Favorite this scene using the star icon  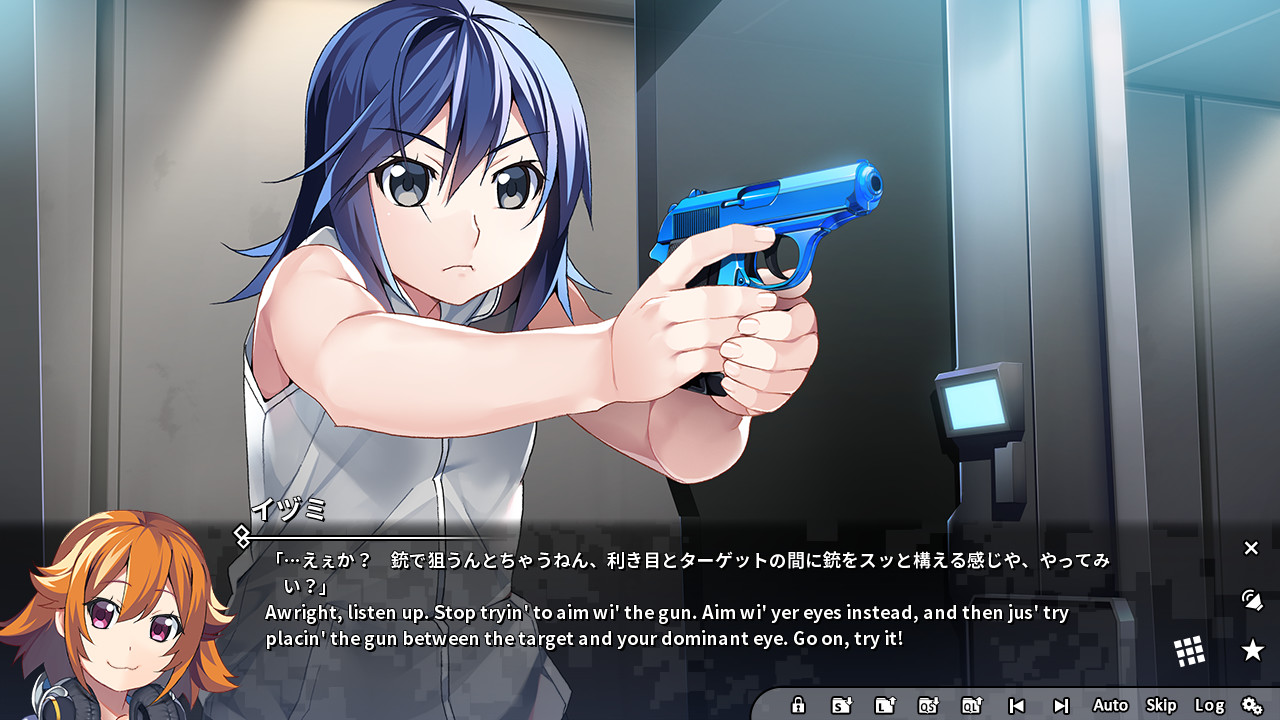click(1253, 648)
